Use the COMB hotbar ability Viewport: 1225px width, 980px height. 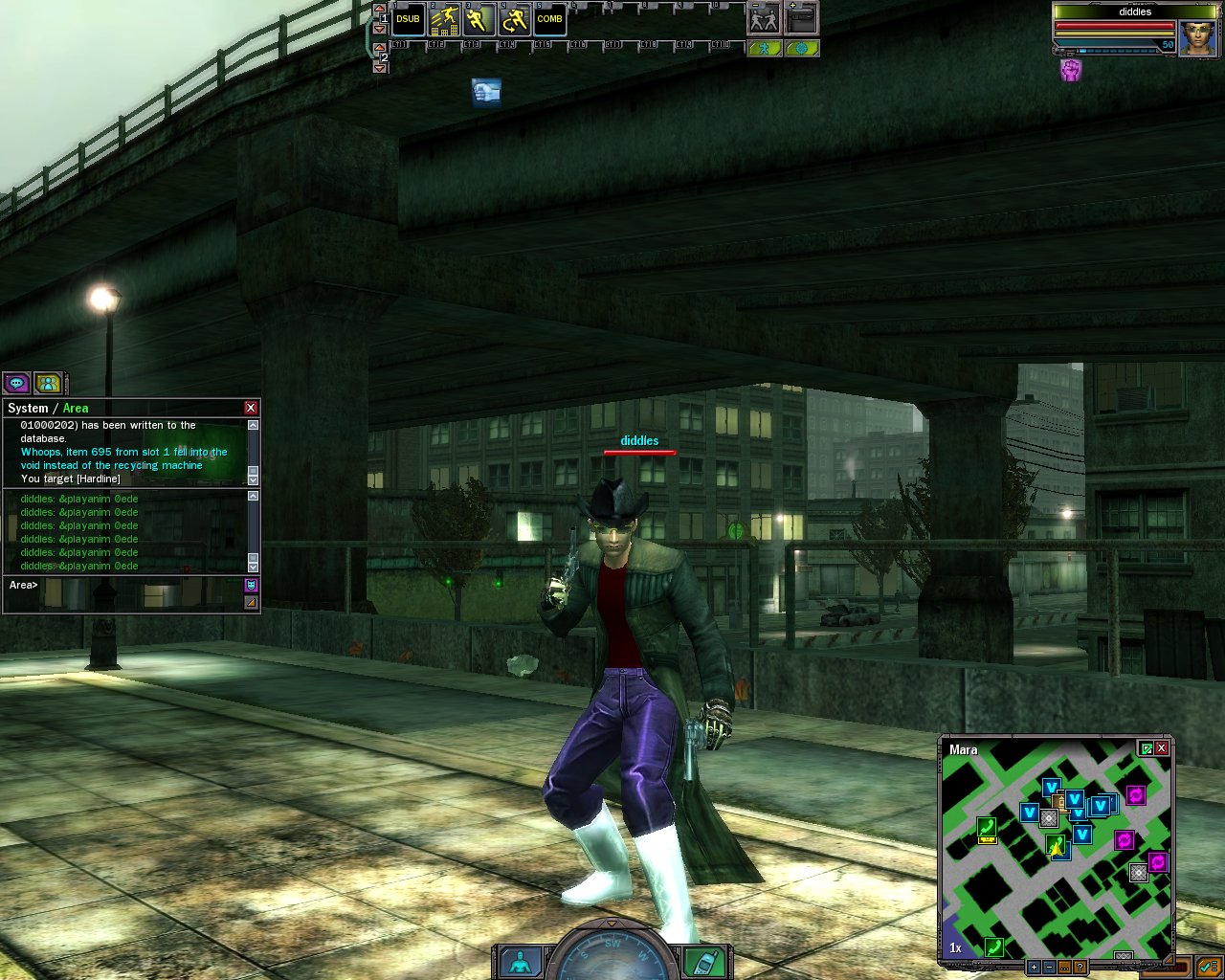549,20
